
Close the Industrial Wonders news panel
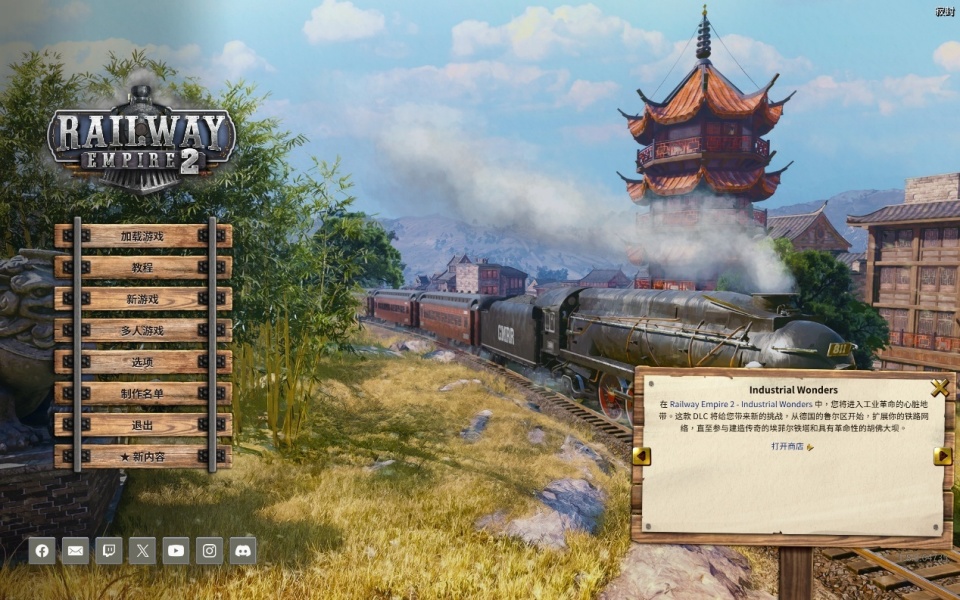click(x=939, y=388)
